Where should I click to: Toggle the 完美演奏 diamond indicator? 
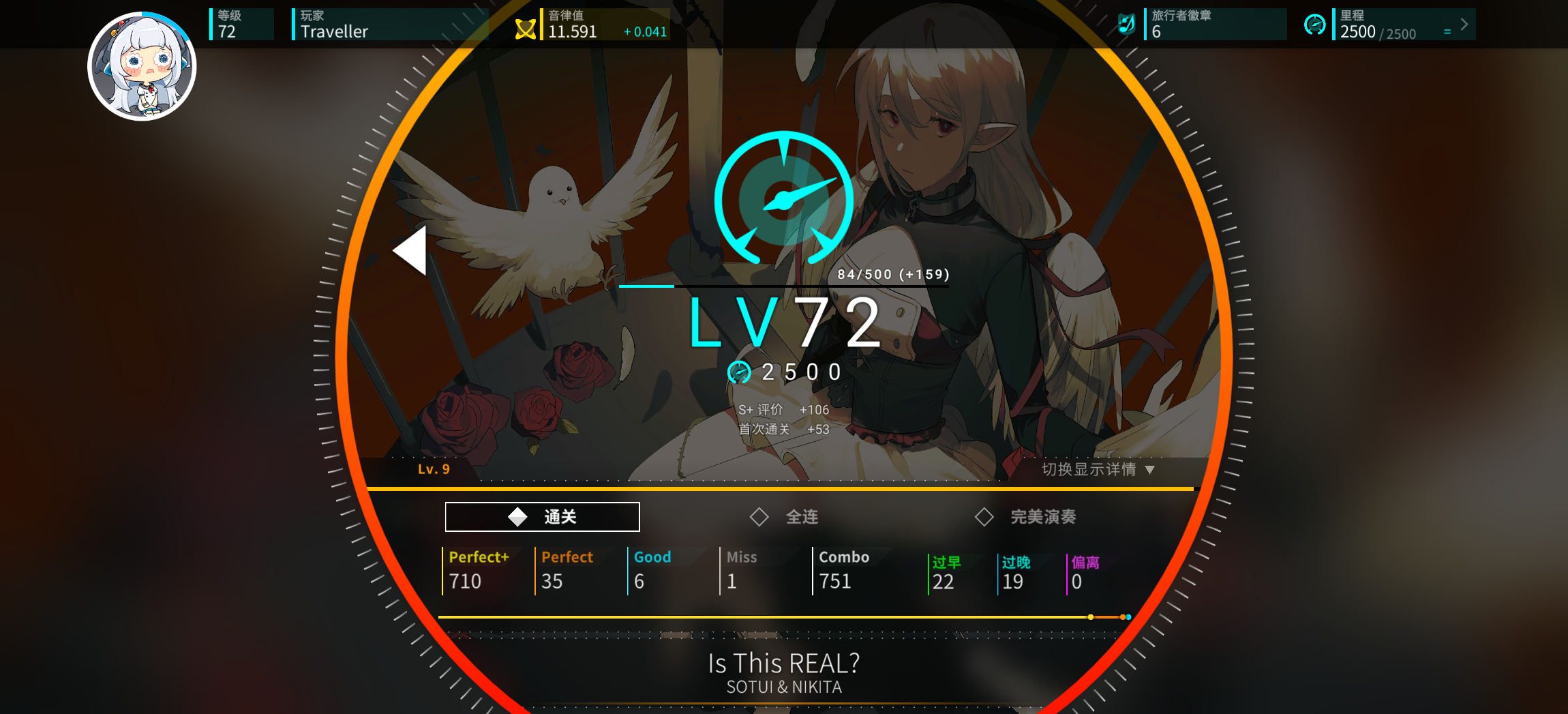[x=984, y=517]
